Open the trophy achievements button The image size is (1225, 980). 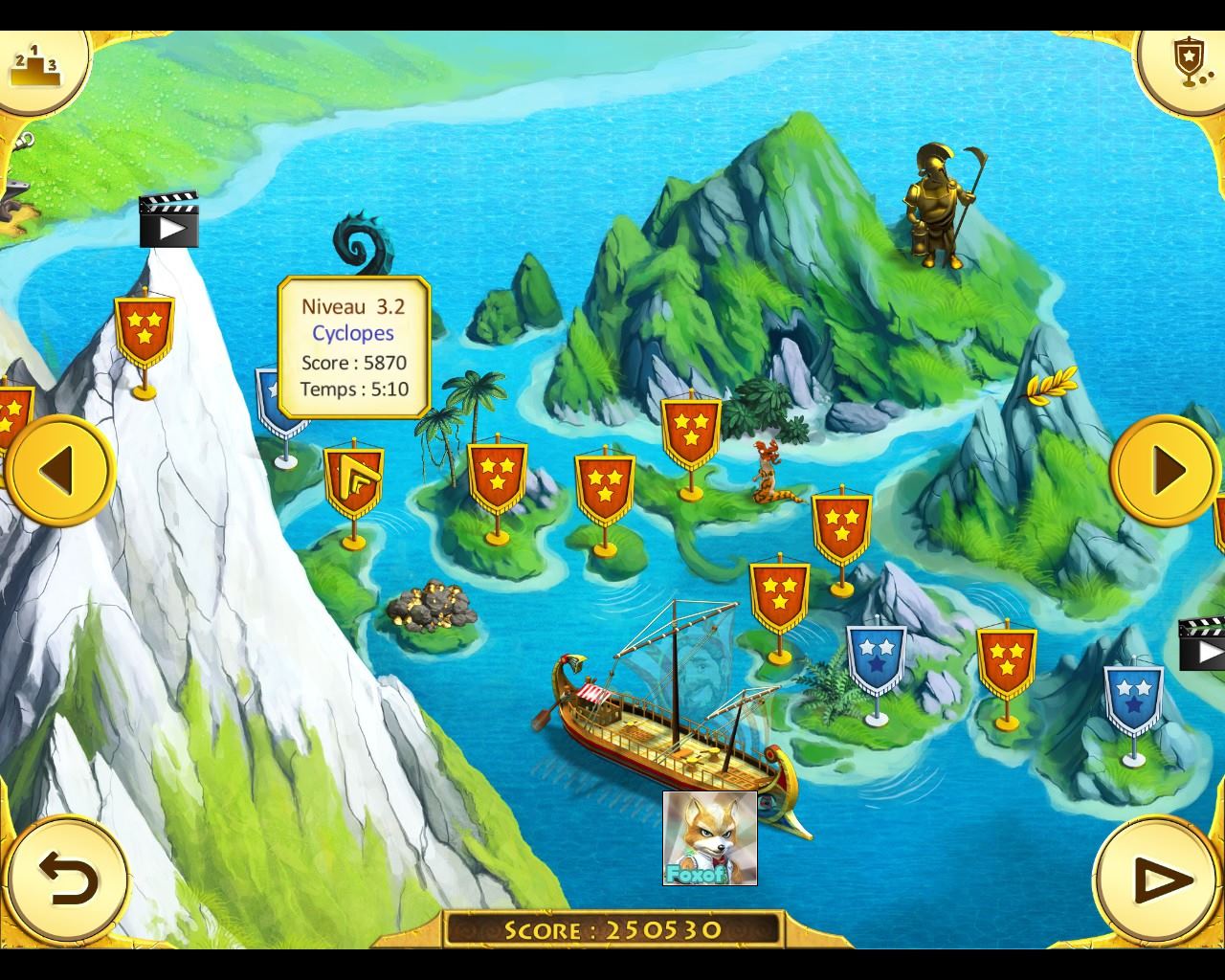click(1187, 63)
